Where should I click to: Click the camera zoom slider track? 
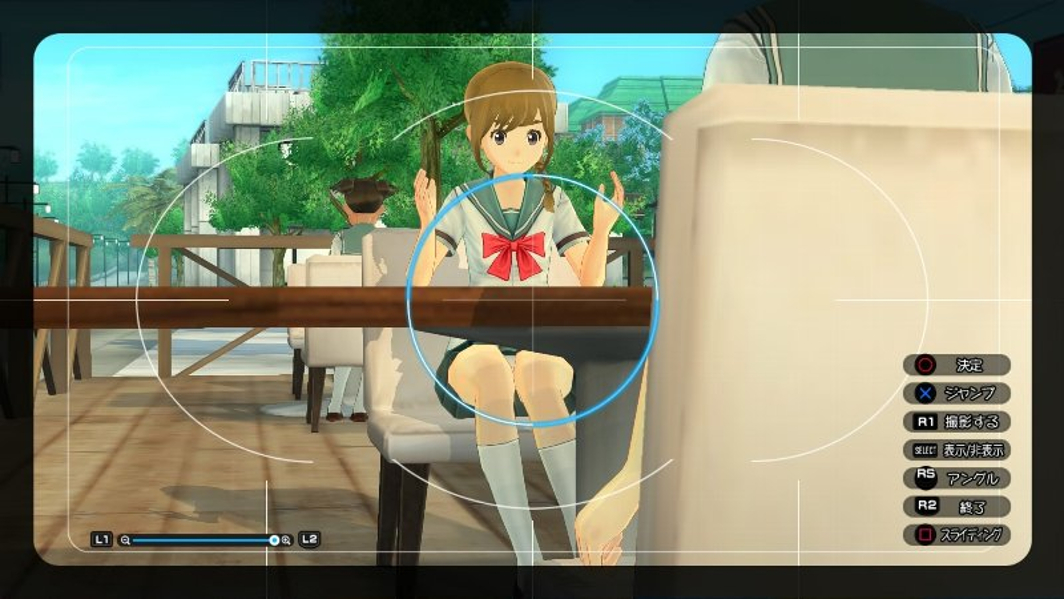pos(200,540)
